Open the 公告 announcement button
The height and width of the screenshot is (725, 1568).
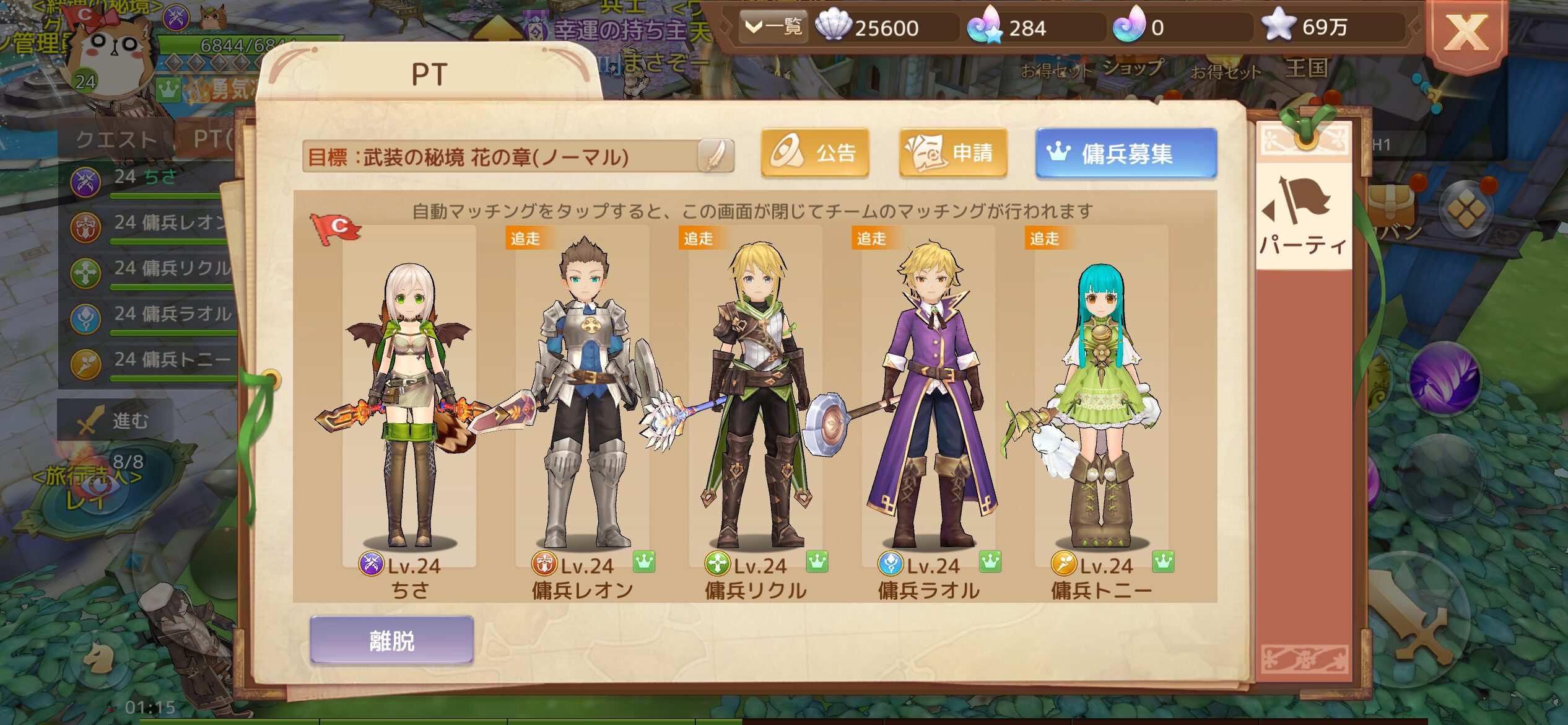coord(814,153)
